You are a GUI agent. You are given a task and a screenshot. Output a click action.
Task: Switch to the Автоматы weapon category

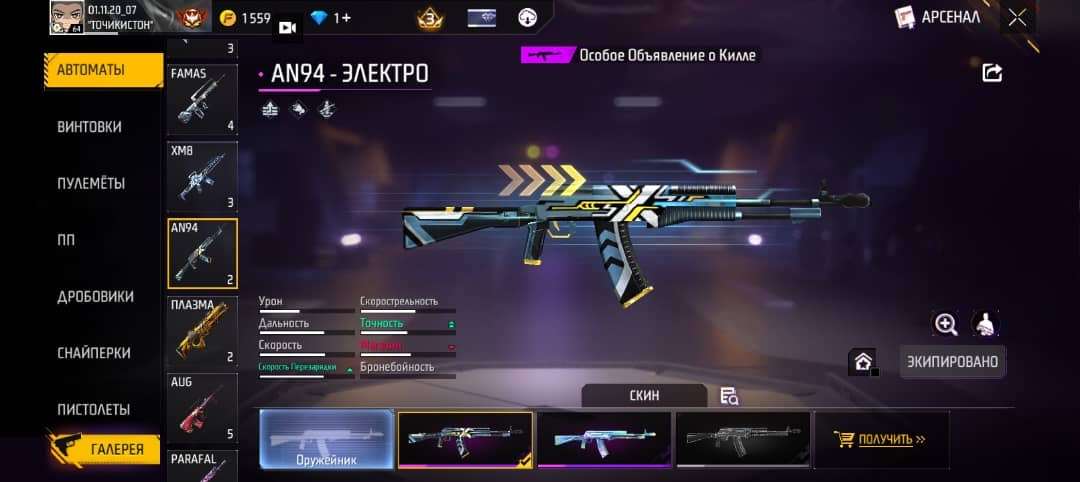(x=103, y=70)
